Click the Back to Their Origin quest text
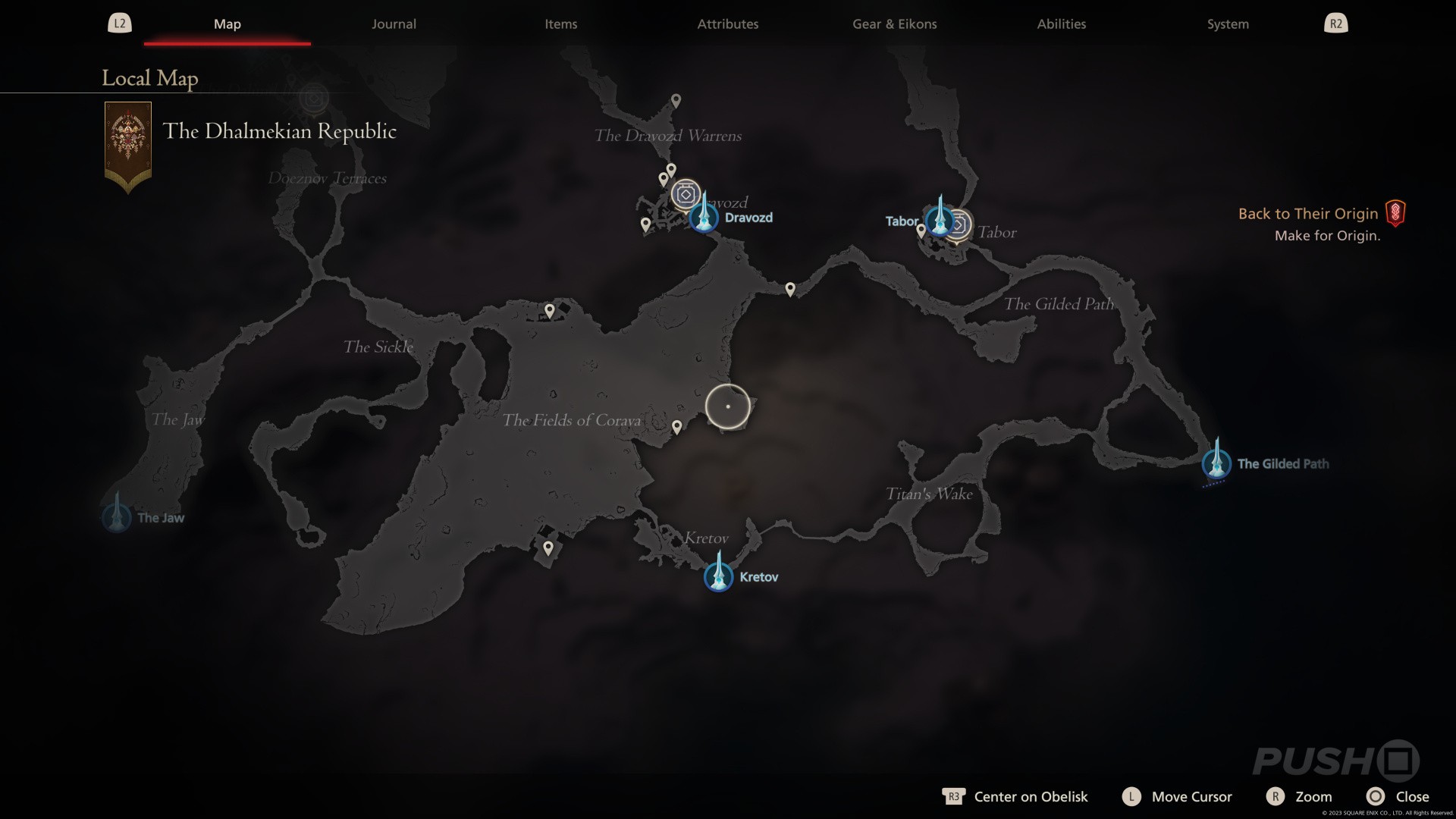Viewport: 1456px width, 819px height. coord(1307,213)
